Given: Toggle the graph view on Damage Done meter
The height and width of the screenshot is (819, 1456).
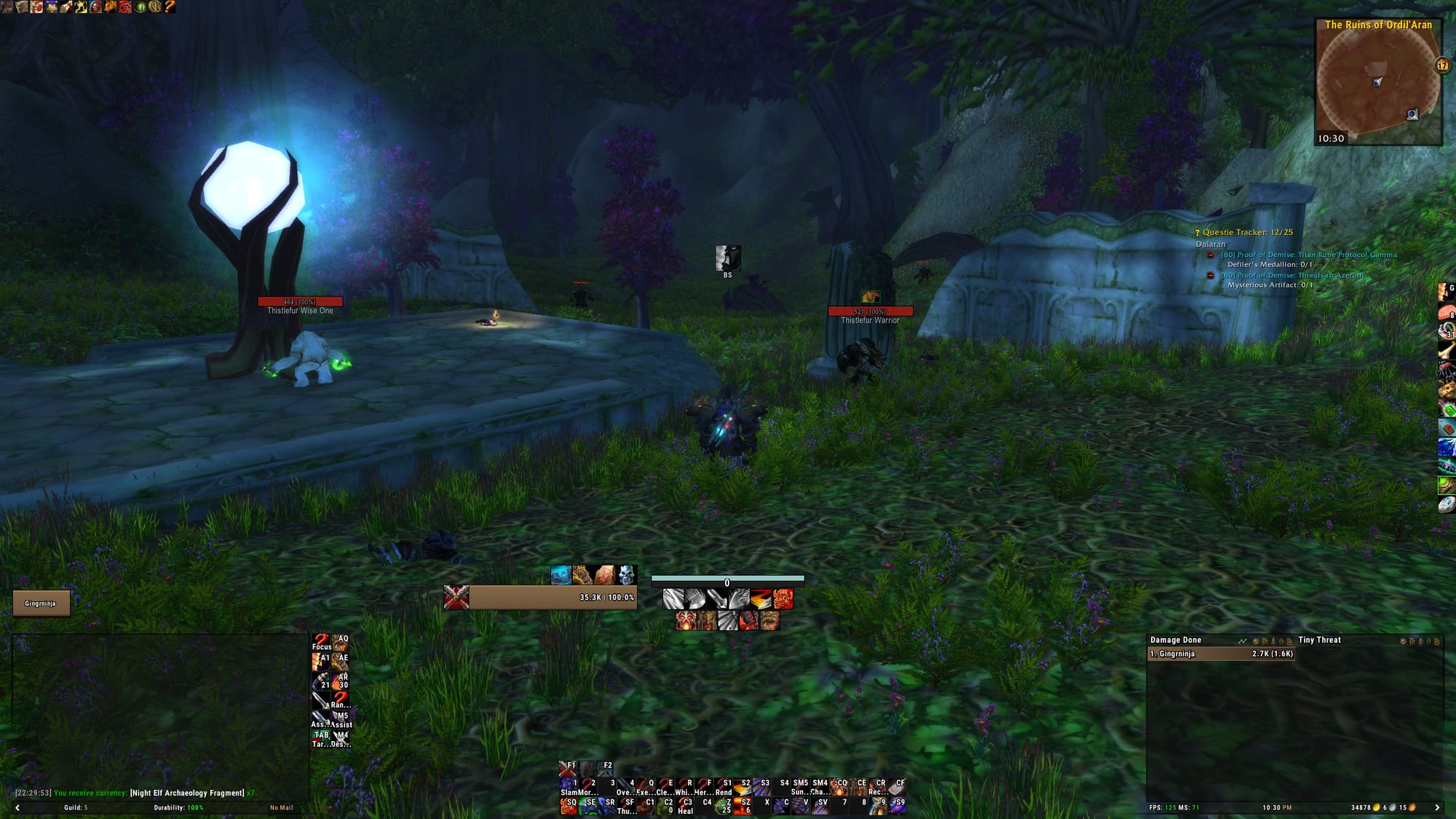Looking at the screenshot, I should tap(1242, 641).
